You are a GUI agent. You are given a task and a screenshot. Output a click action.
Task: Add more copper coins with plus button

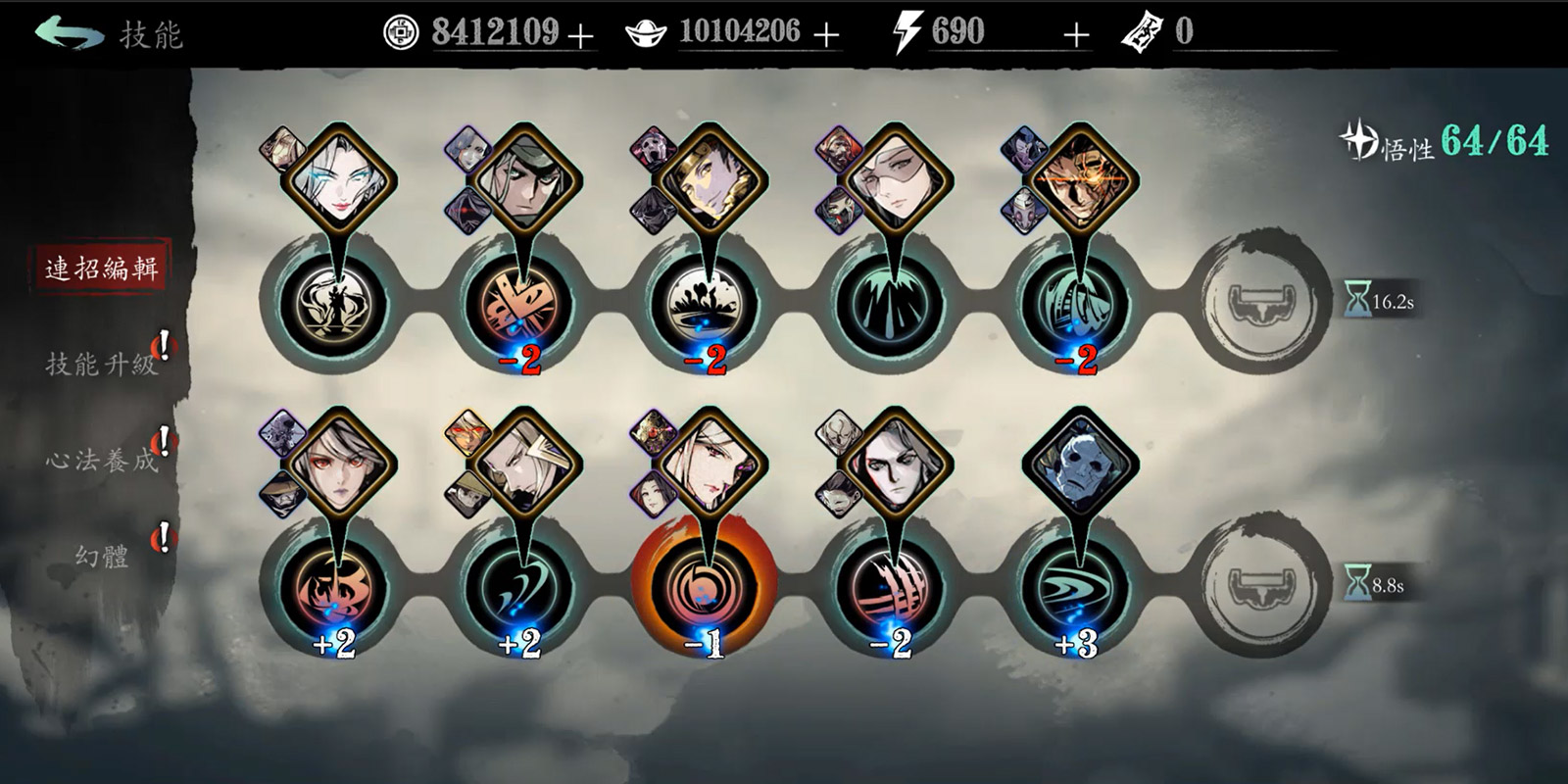click(x=581, y=36)
